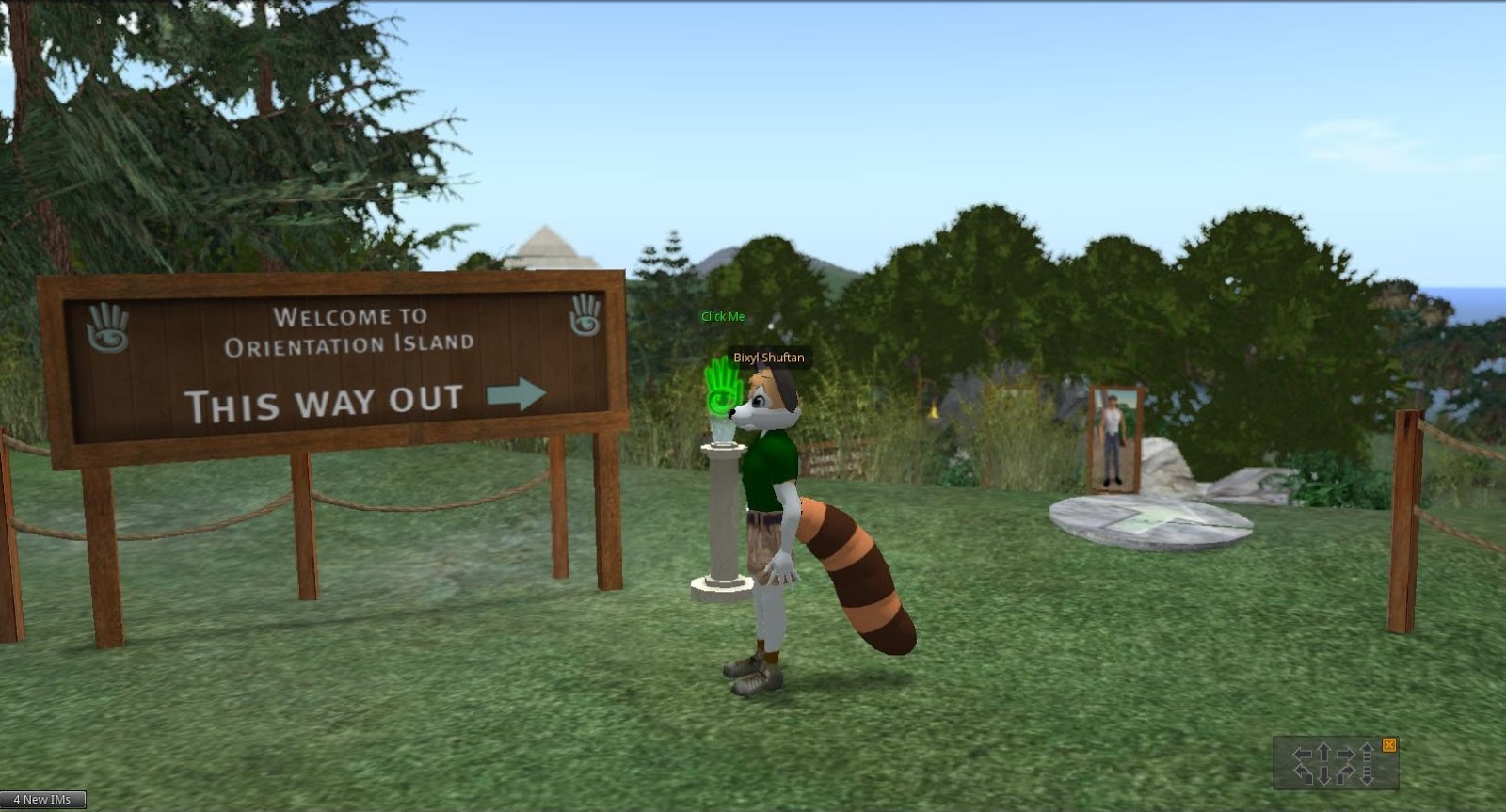Click the fly-down arrow icon
Screen dimensions: 1506x812
pyautogui.click(x=1367, y=777)
